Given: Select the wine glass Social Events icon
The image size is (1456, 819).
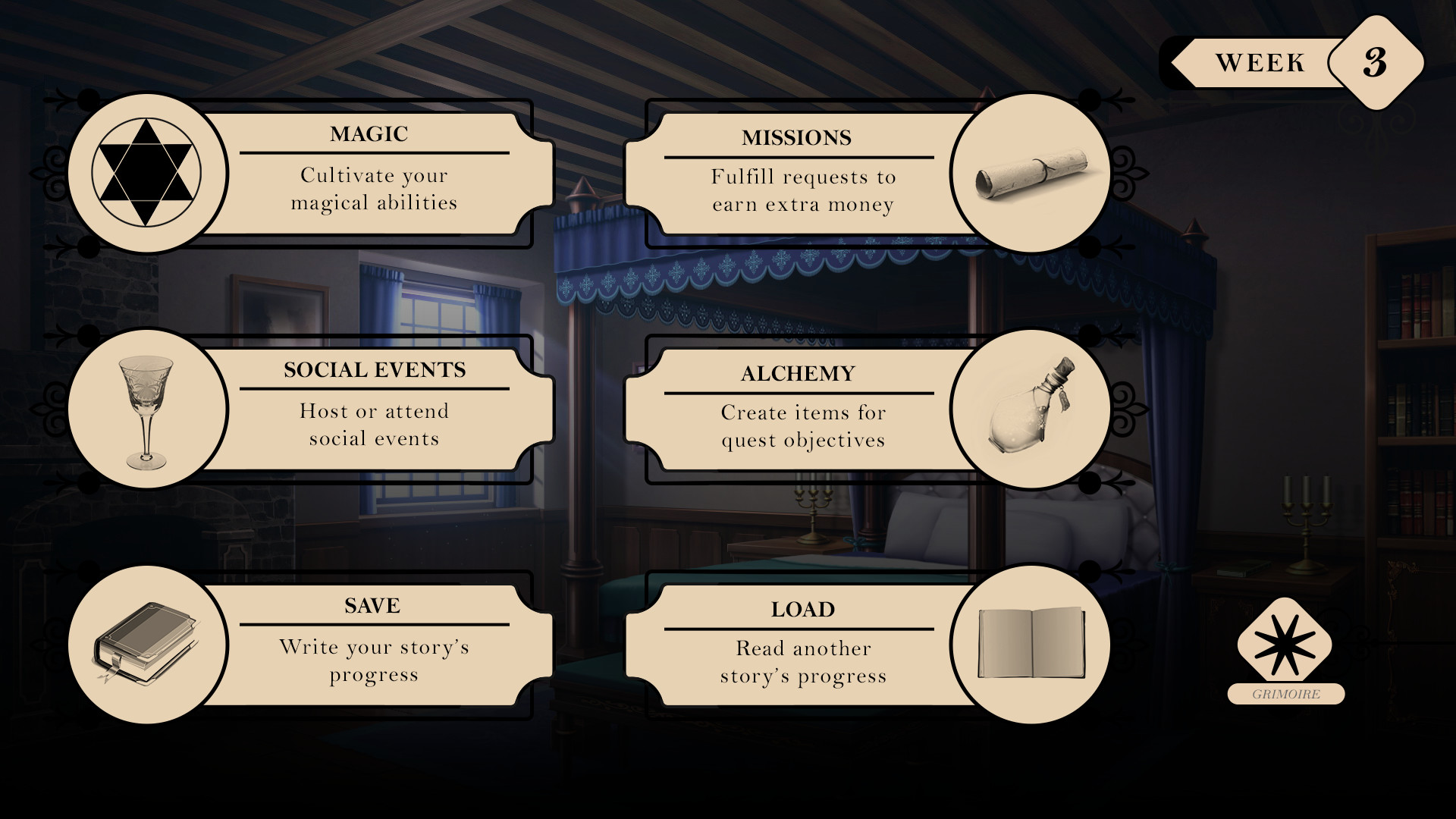Looking at the screenshot, I should point(145,409).
